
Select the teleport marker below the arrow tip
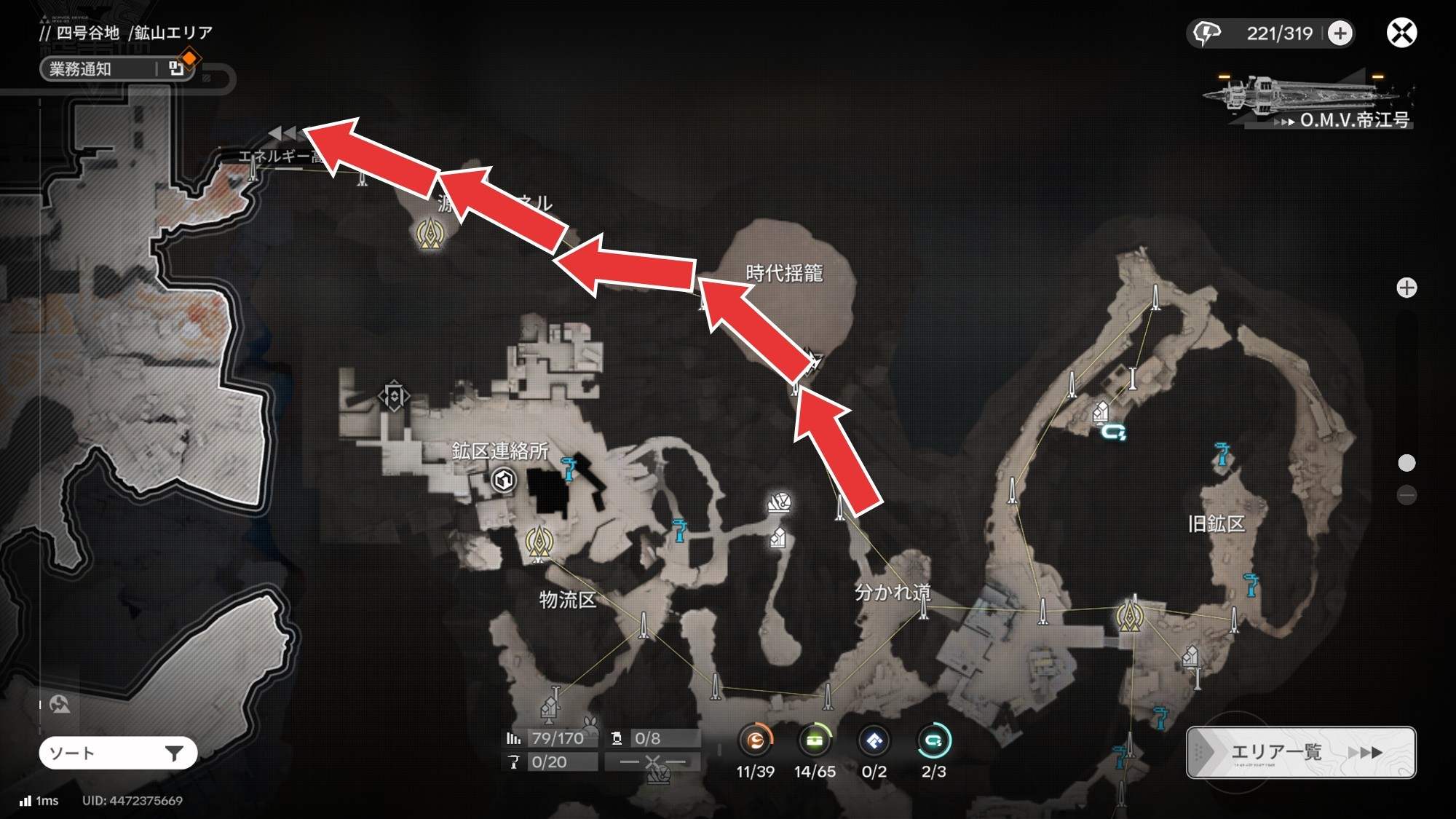[430, 234]
